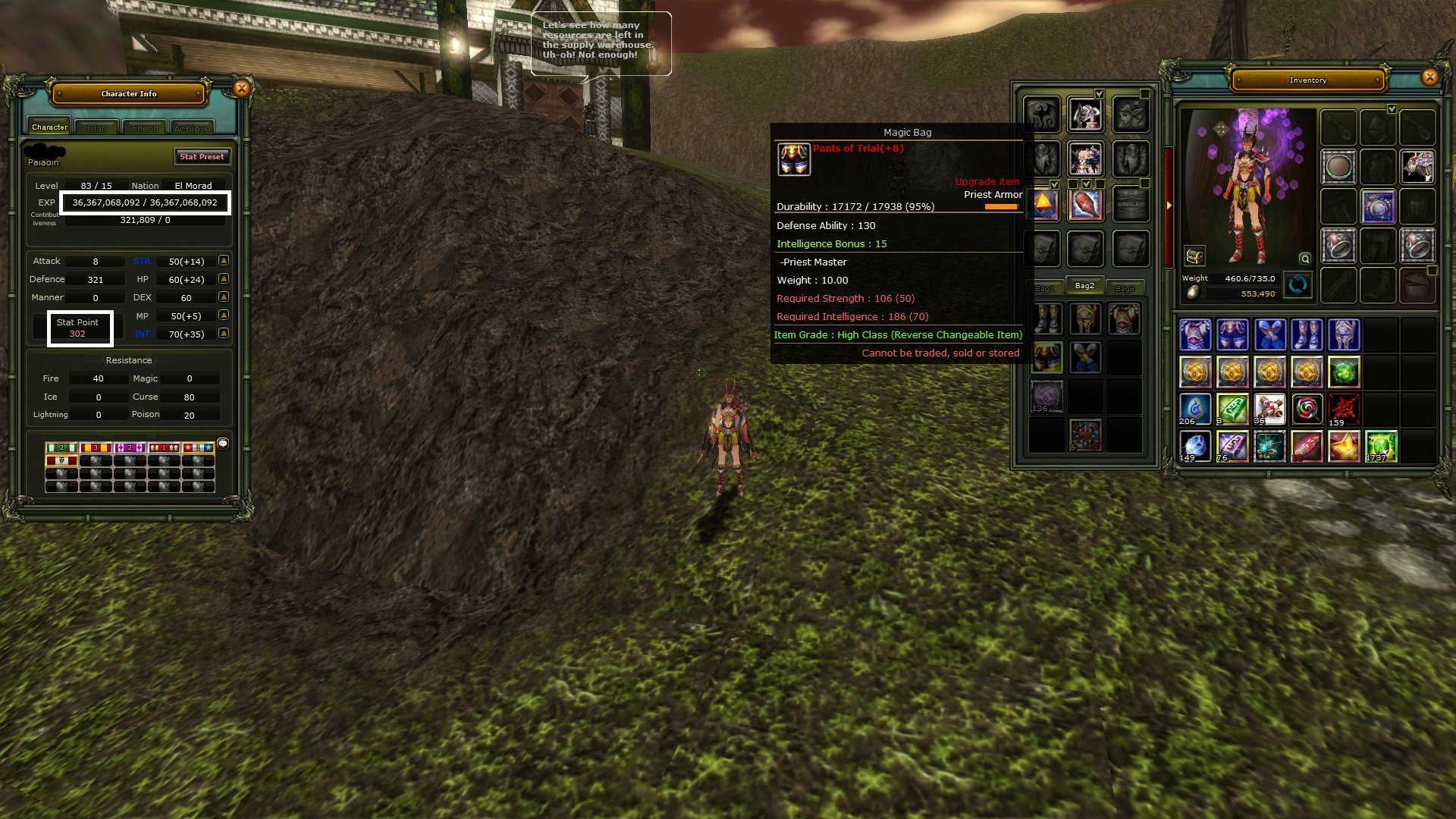Add a point to STR
This screenshot has width=1456, height=819.
click(224, 261)
